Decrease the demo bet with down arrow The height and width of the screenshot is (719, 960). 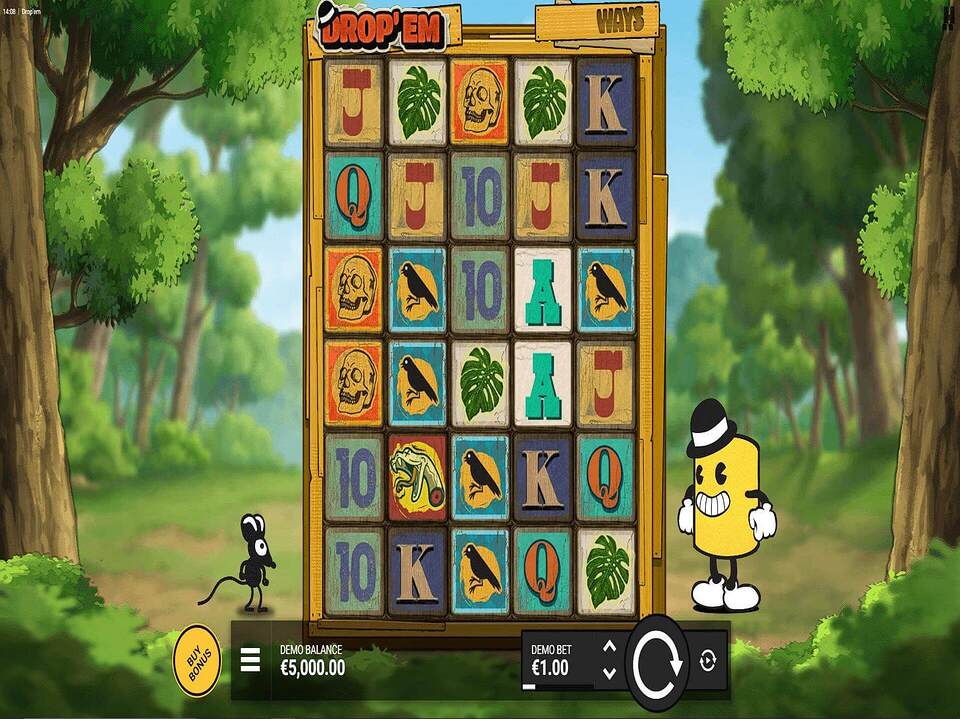pyautogui.click(x=608, y=673)
